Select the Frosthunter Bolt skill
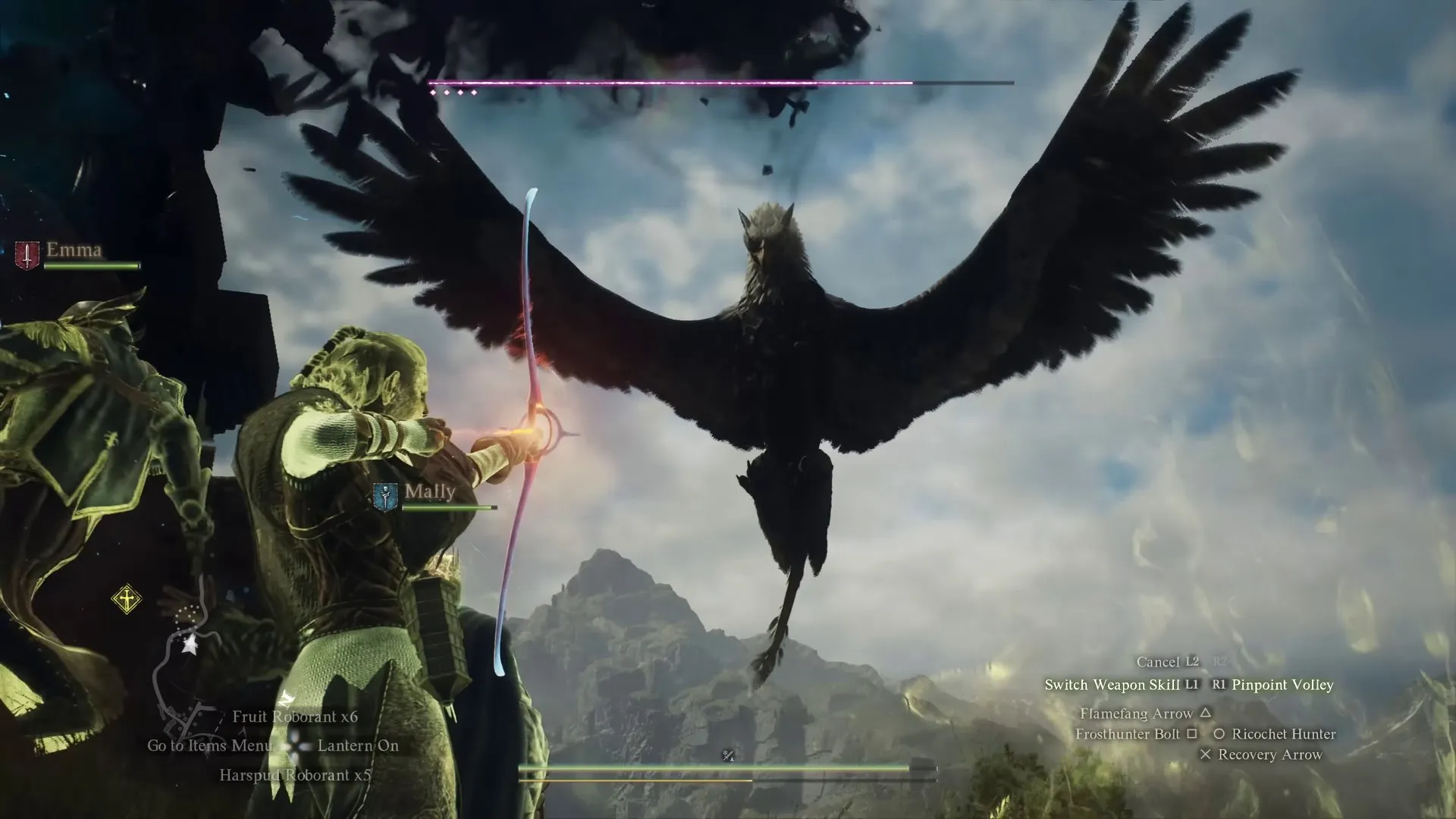 pos(1127,734)
